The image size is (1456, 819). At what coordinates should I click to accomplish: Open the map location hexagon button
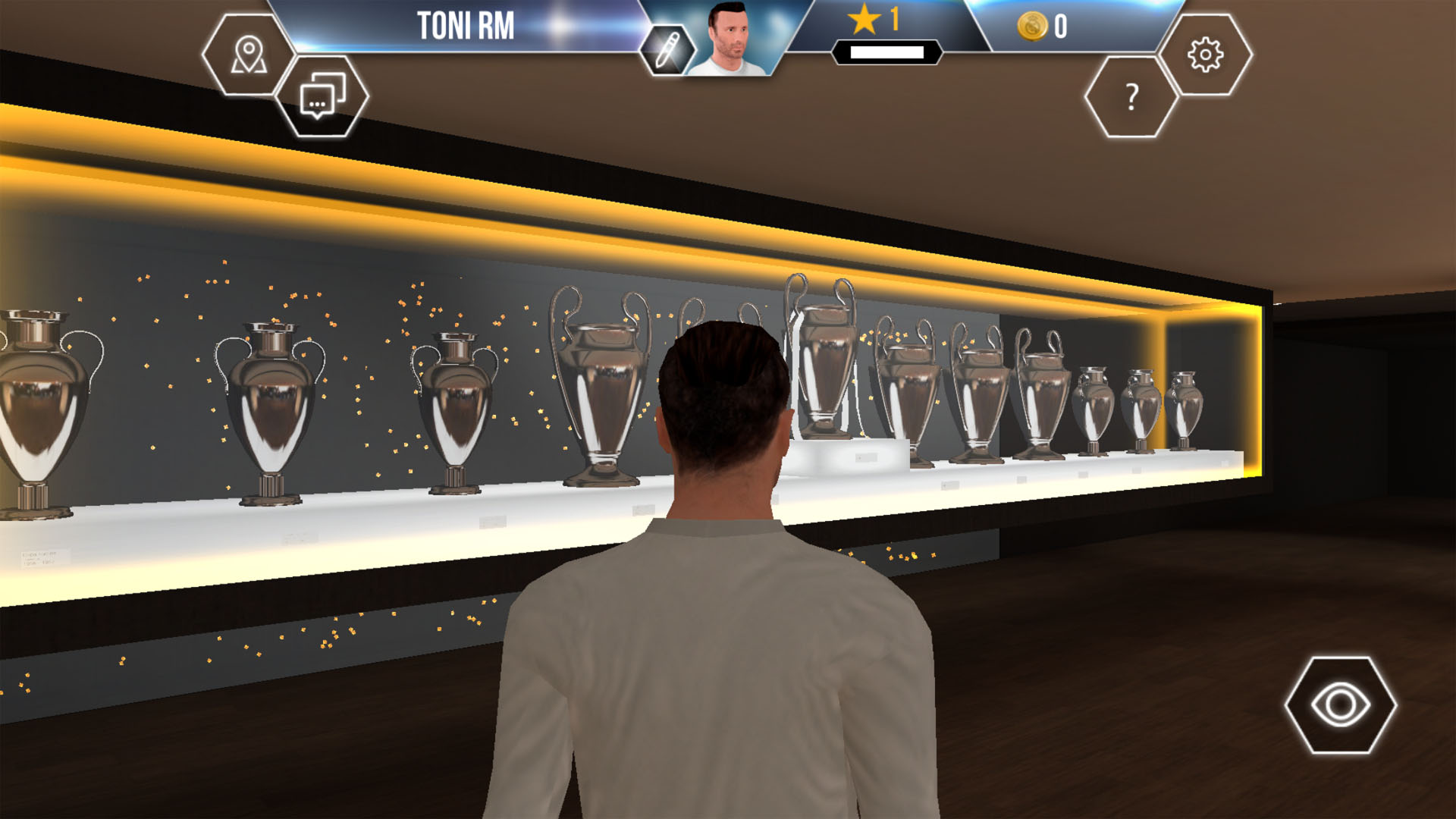248,55
